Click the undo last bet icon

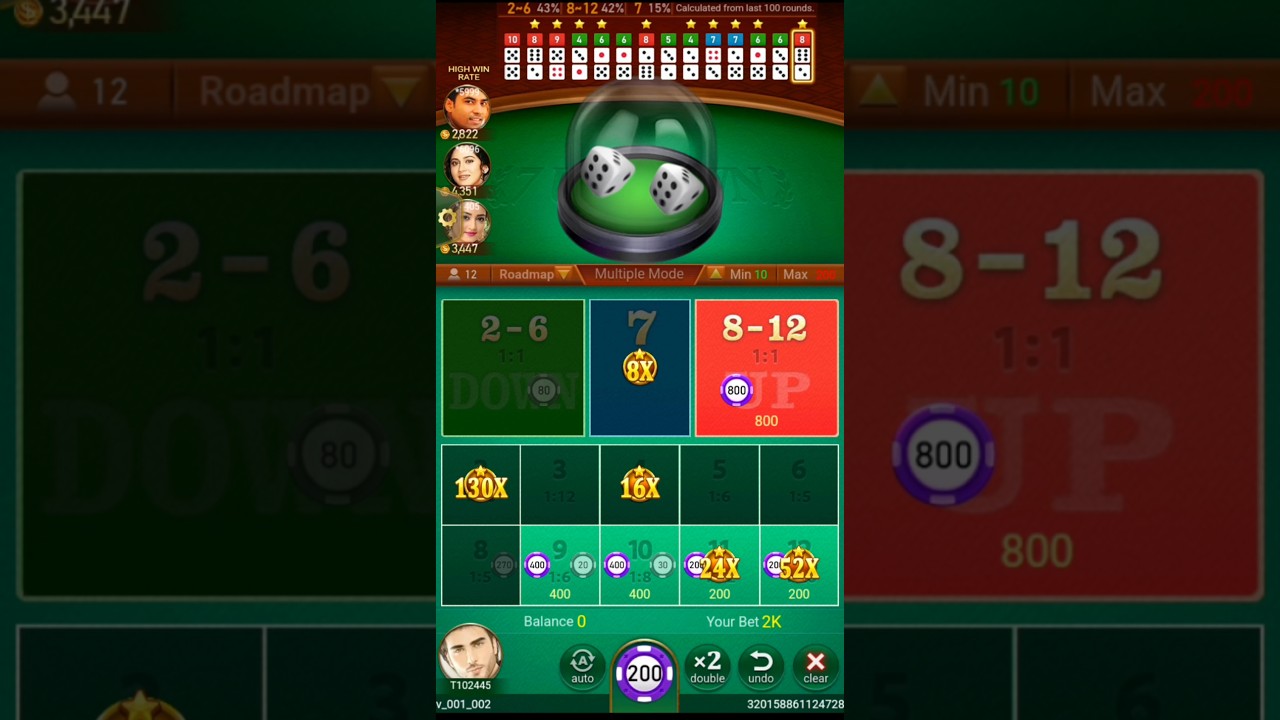pos(761,667)
